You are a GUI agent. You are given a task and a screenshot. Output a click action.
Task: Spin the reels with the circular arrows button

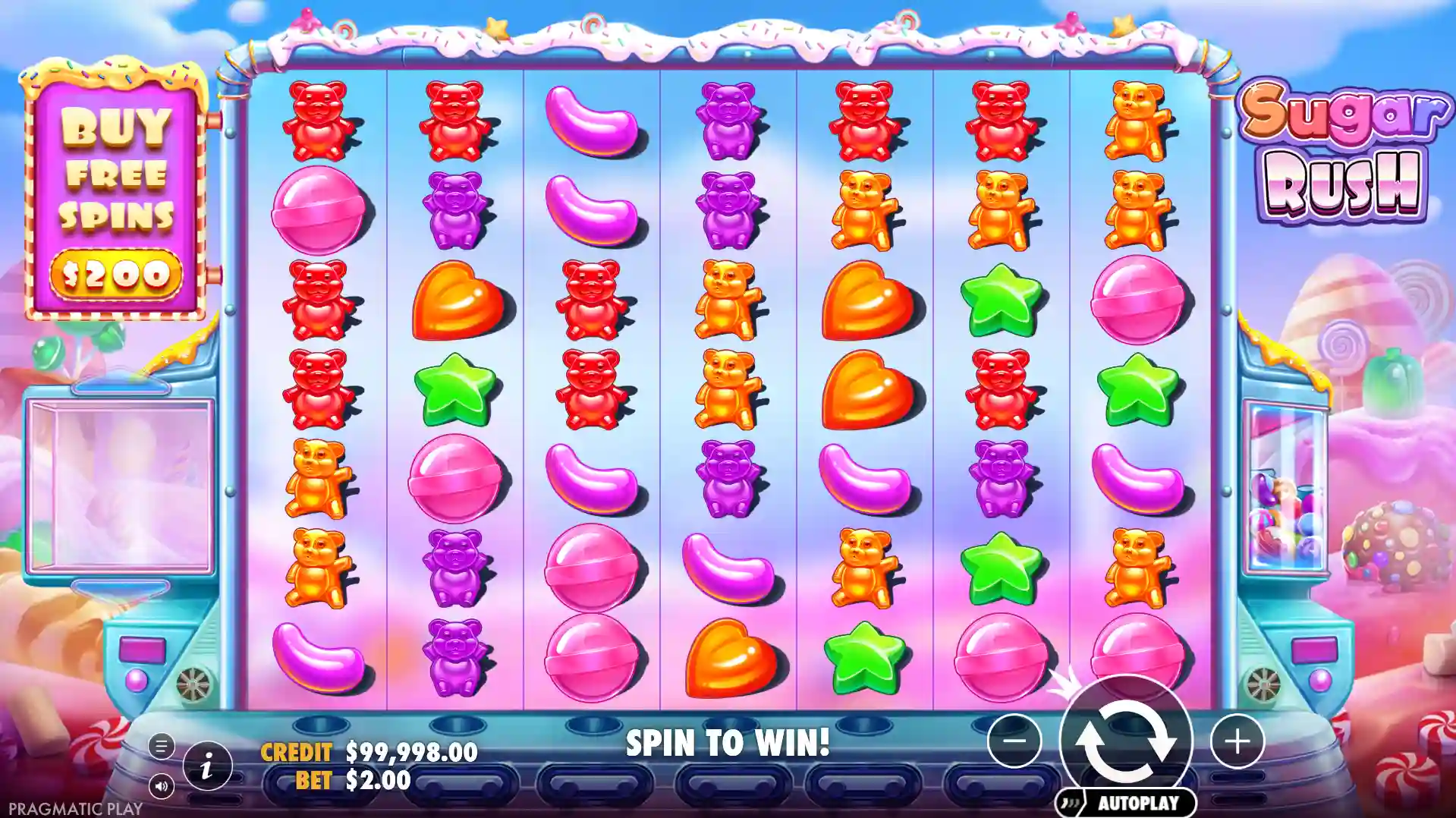tap(1126, 741)
